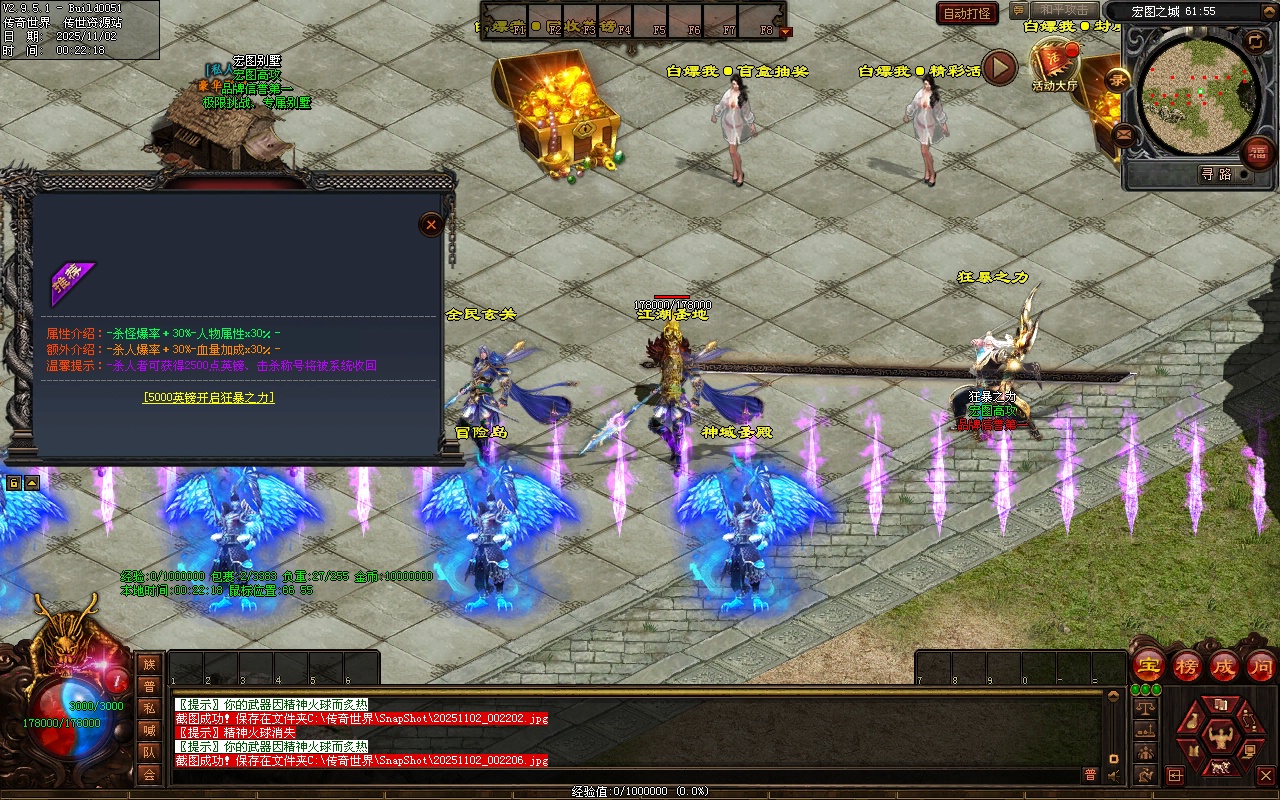This screenshot has height=800, width=1280.
Task: Open the 宝 treasure menu button
Action: click(1148, 666)
